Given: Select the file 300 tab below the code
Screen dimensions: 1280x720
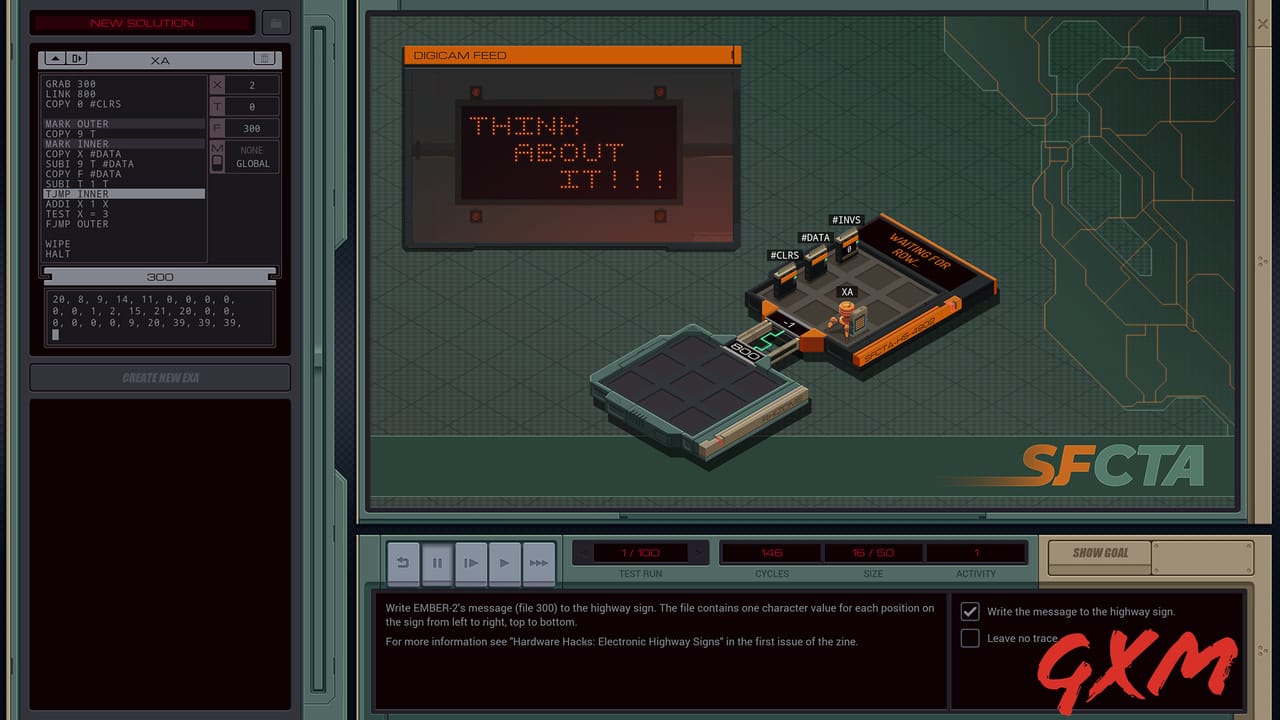Looking at the screenshot, I should click(x=158, y=277).
